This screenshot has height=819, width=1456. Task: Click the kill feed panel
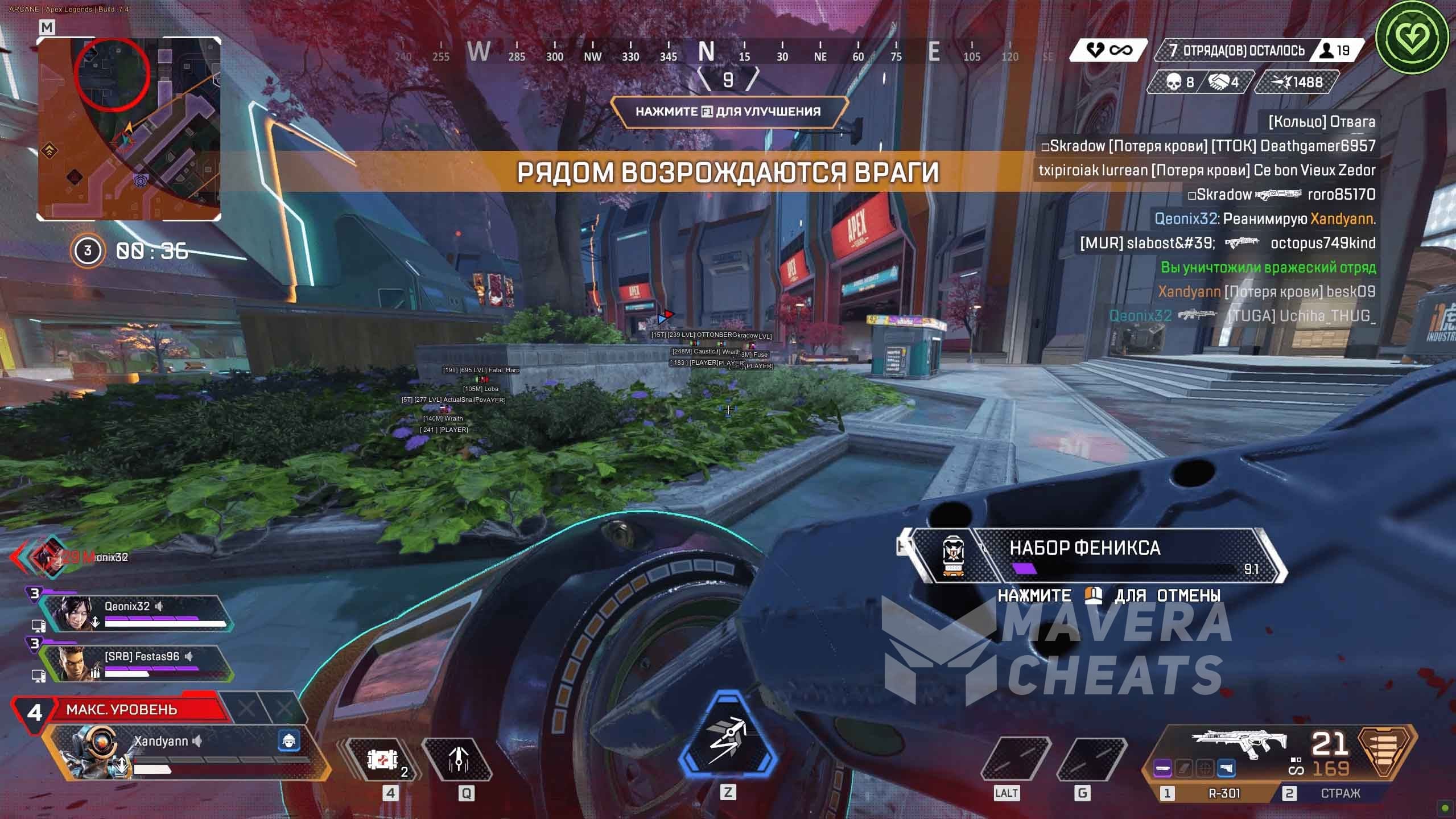tap(1206, 219)
